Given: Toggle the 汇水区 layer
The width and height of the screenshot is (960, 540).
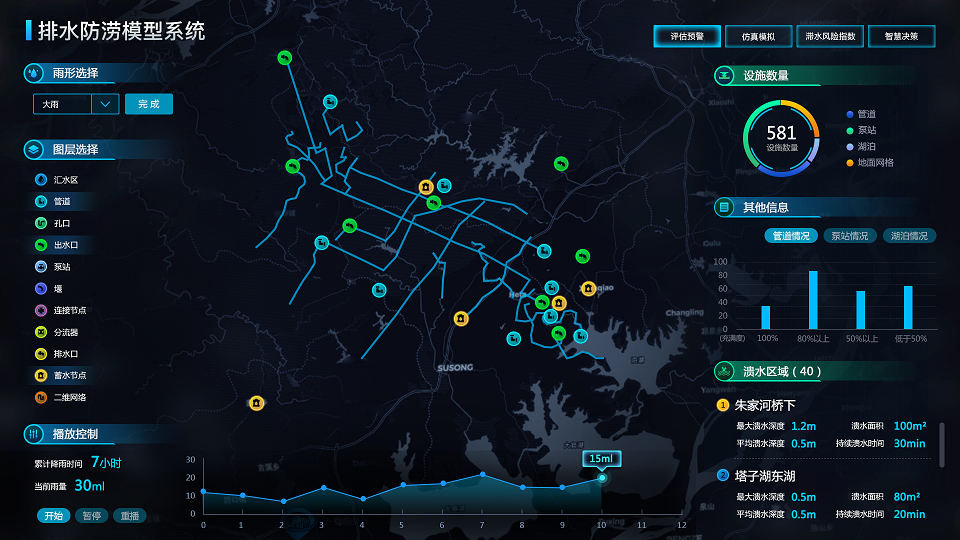Looking at the screenshot, I should (65, 180).
